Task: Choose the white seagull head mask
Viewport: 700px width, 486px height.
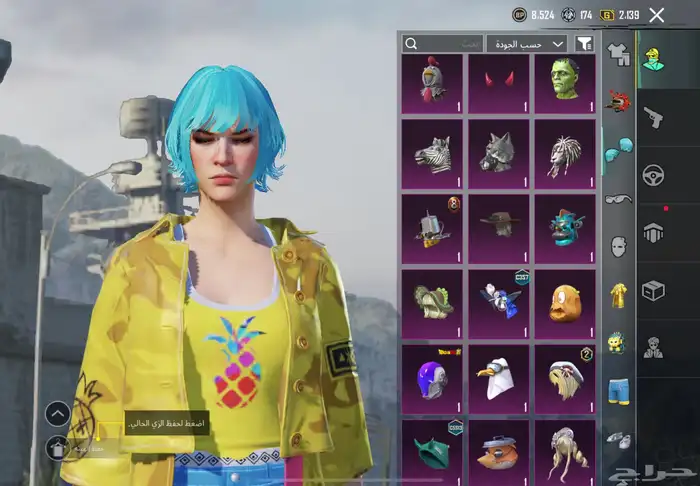Action: pyautogui.click(x=498, y=375)
